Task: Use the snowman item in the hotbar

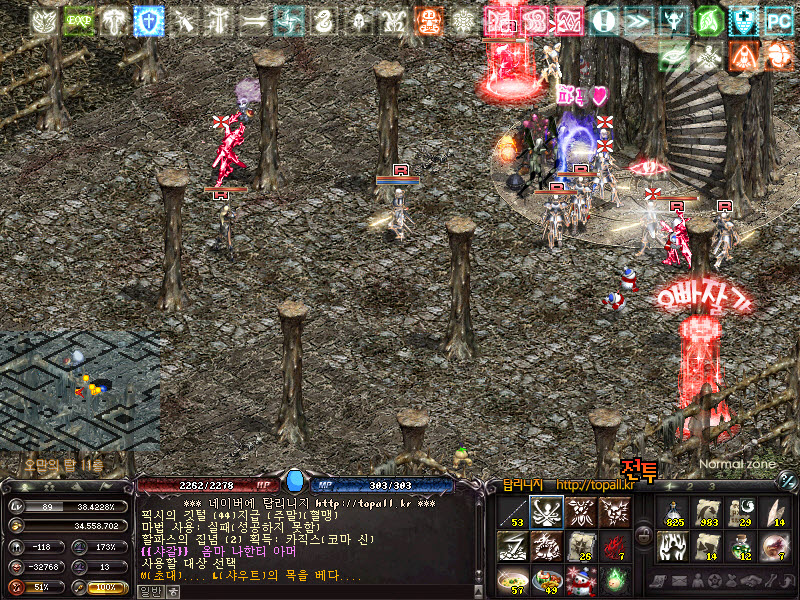Action: point(579,579)
